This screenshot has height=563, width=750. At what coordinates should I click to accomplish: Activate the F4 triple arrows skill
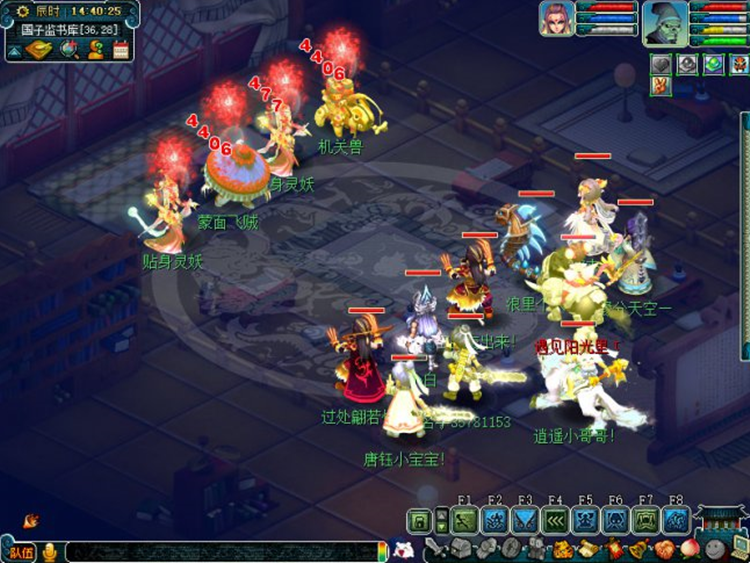(555, 520)
